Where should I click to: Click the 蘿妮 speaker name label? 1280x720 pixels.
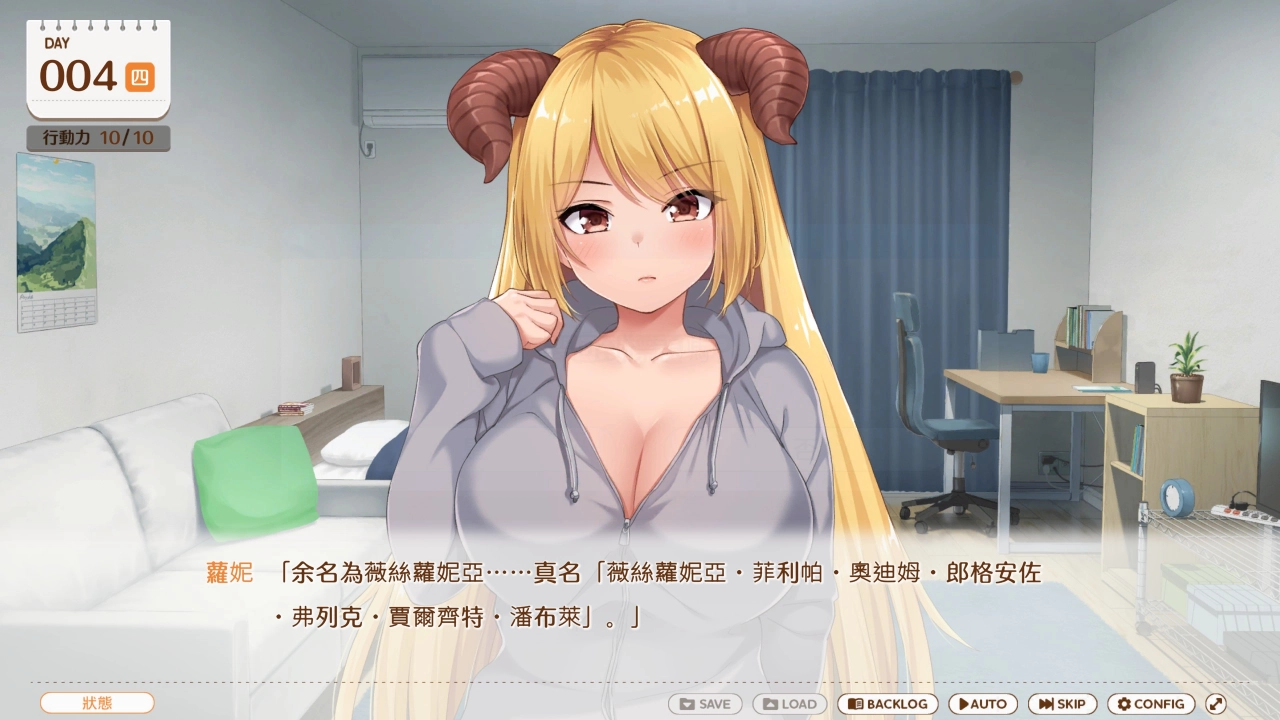228,574
